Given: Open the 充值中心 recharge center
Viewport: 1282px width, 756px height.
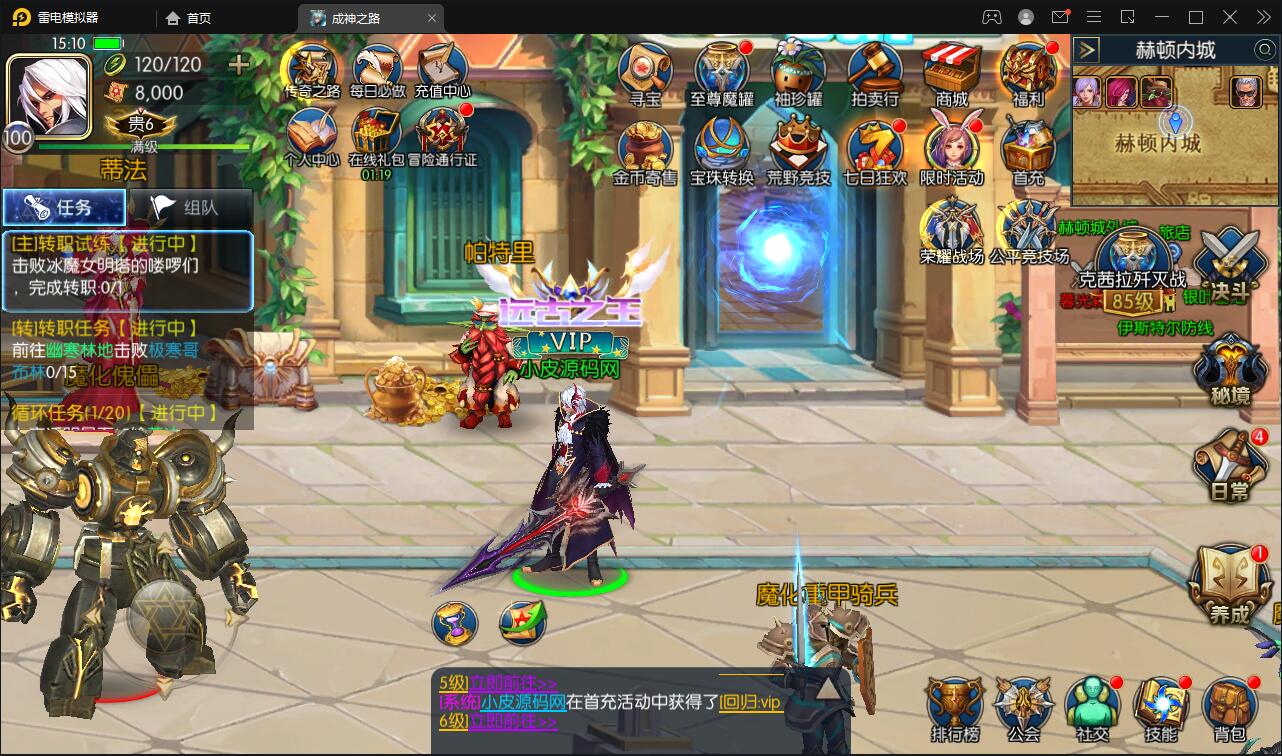Looking at the screenshot, I should pyautogui.click(x=442, y=70).
